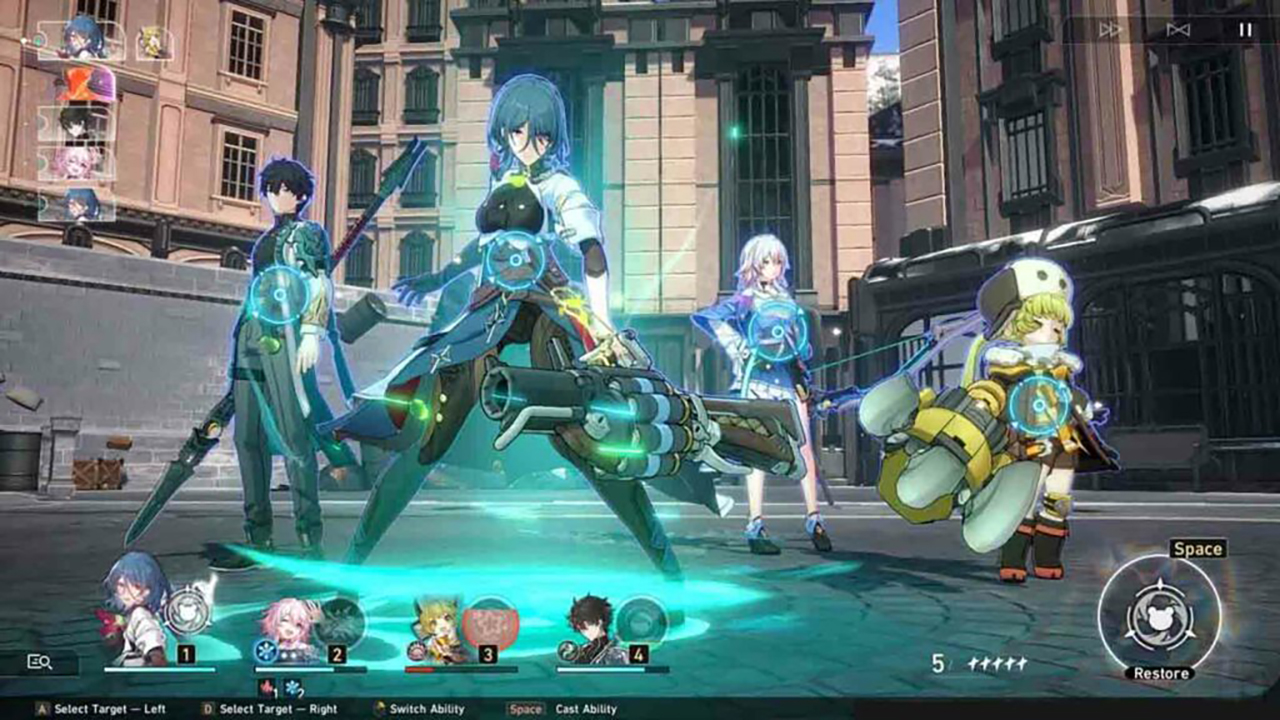Click the red enemy portrait in turn order
The image size is (1280, 720).
coord(84,84)
